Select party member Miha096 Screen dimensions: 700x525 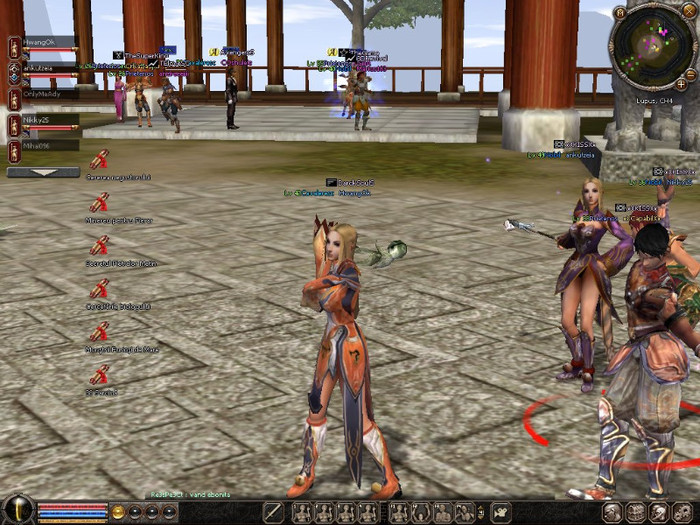(x=48, y=146)
